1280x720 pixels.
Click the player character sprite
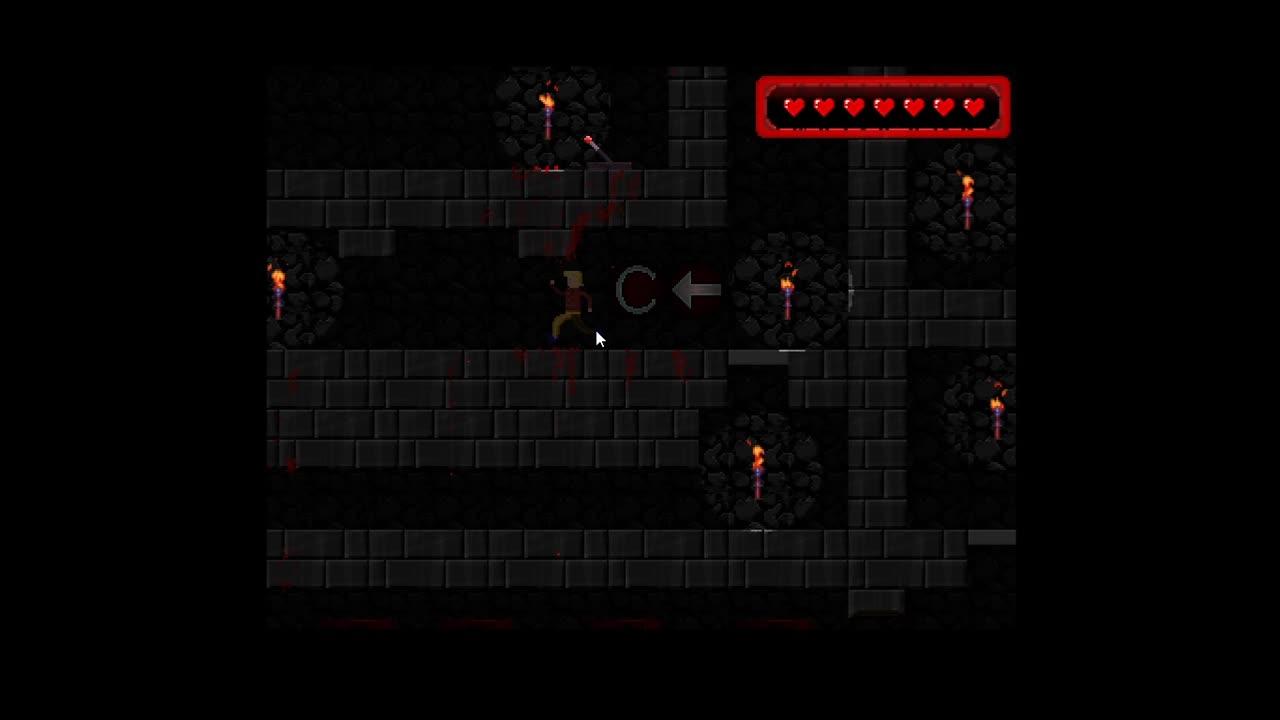575,300
